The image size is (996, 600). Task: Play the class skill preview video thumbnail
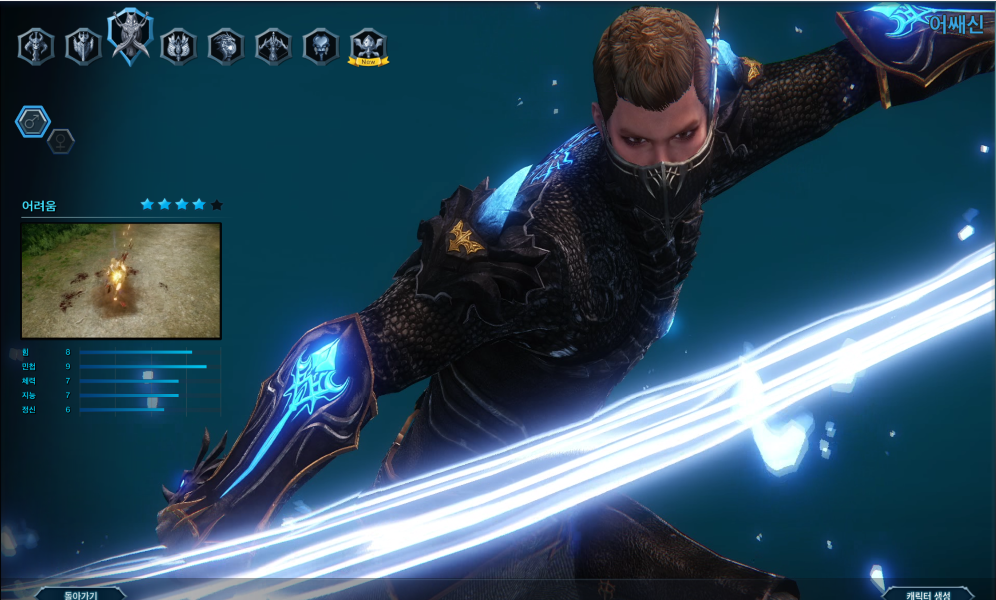(121, 280)
